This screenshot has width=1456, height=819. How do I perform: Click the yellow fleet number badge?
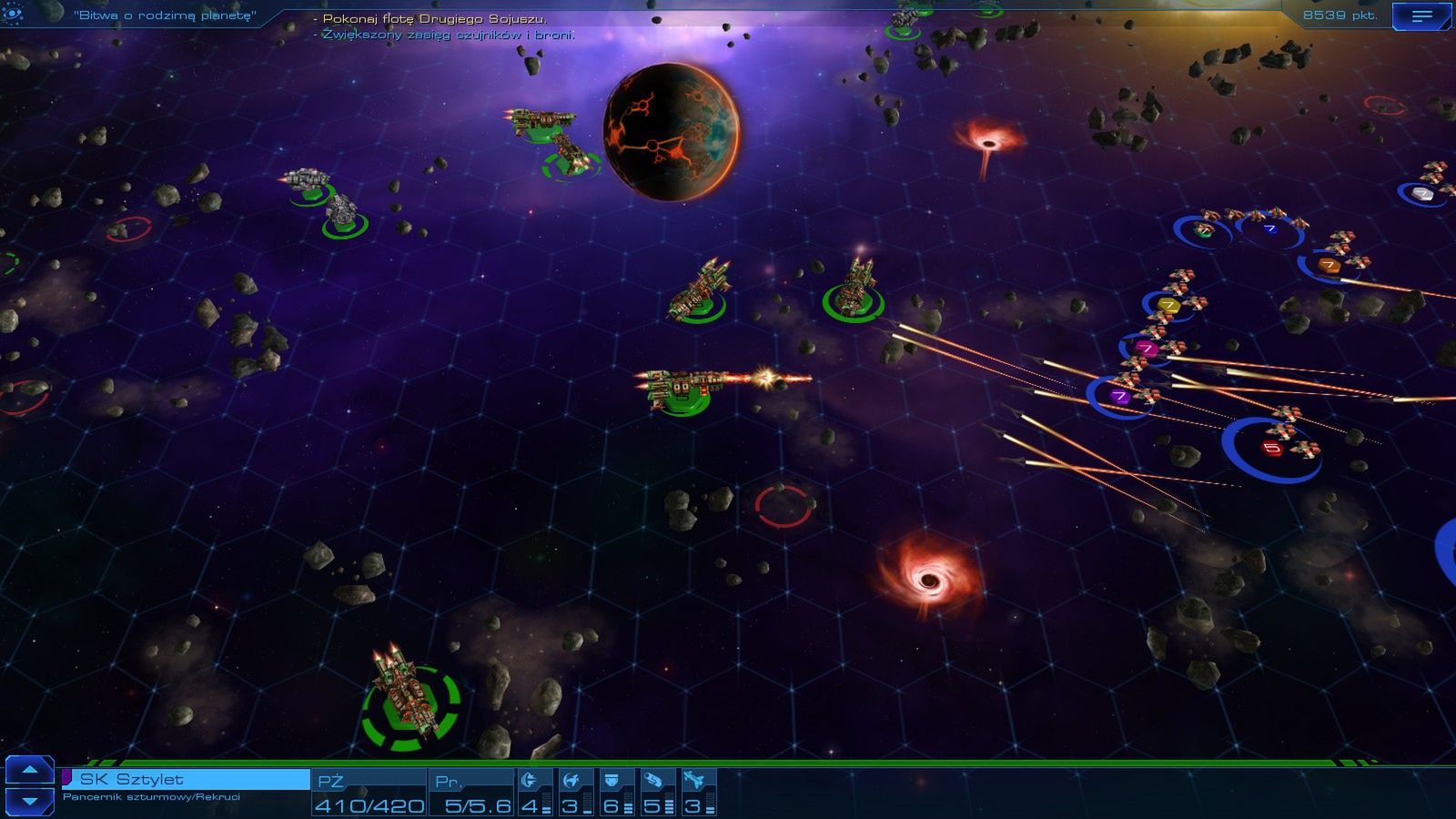coord(1169,305)
